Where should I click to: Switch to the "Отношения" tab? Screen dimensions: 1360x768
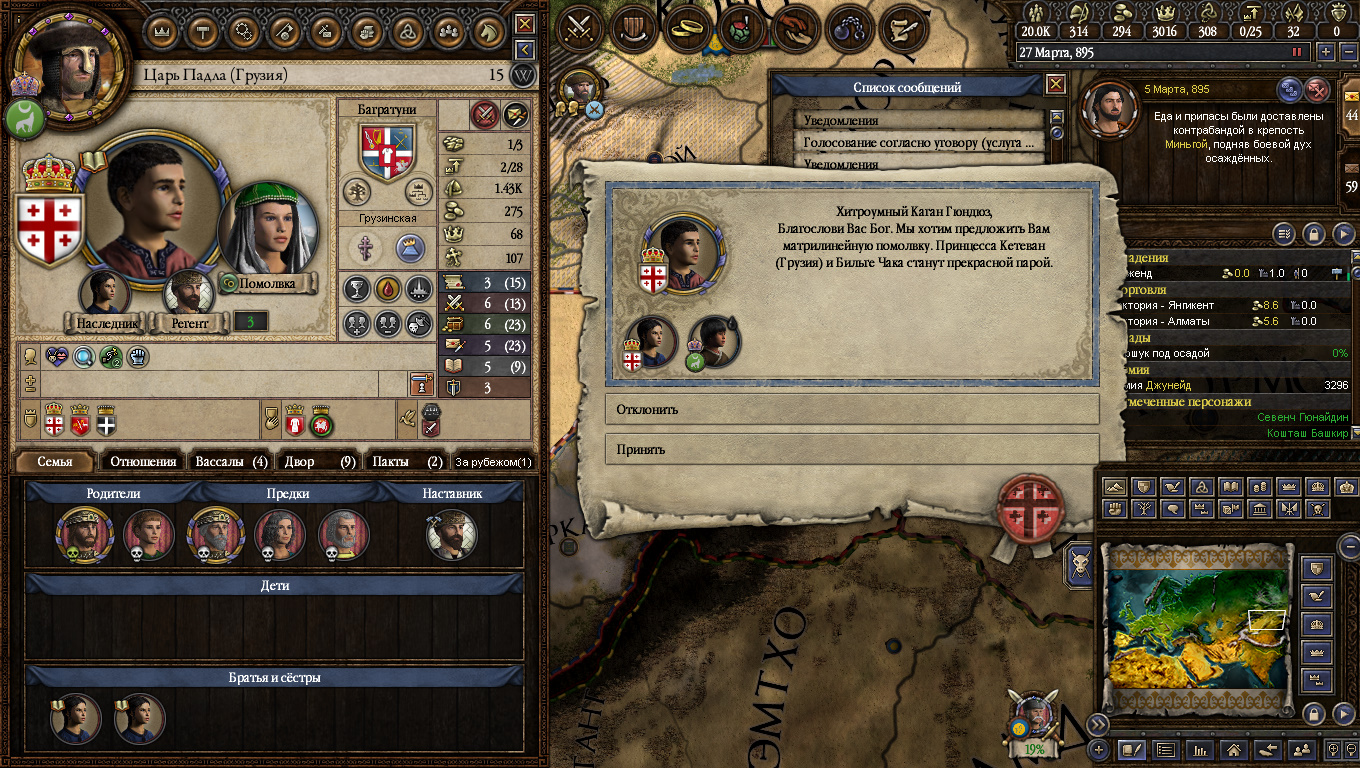pos(143,461)
